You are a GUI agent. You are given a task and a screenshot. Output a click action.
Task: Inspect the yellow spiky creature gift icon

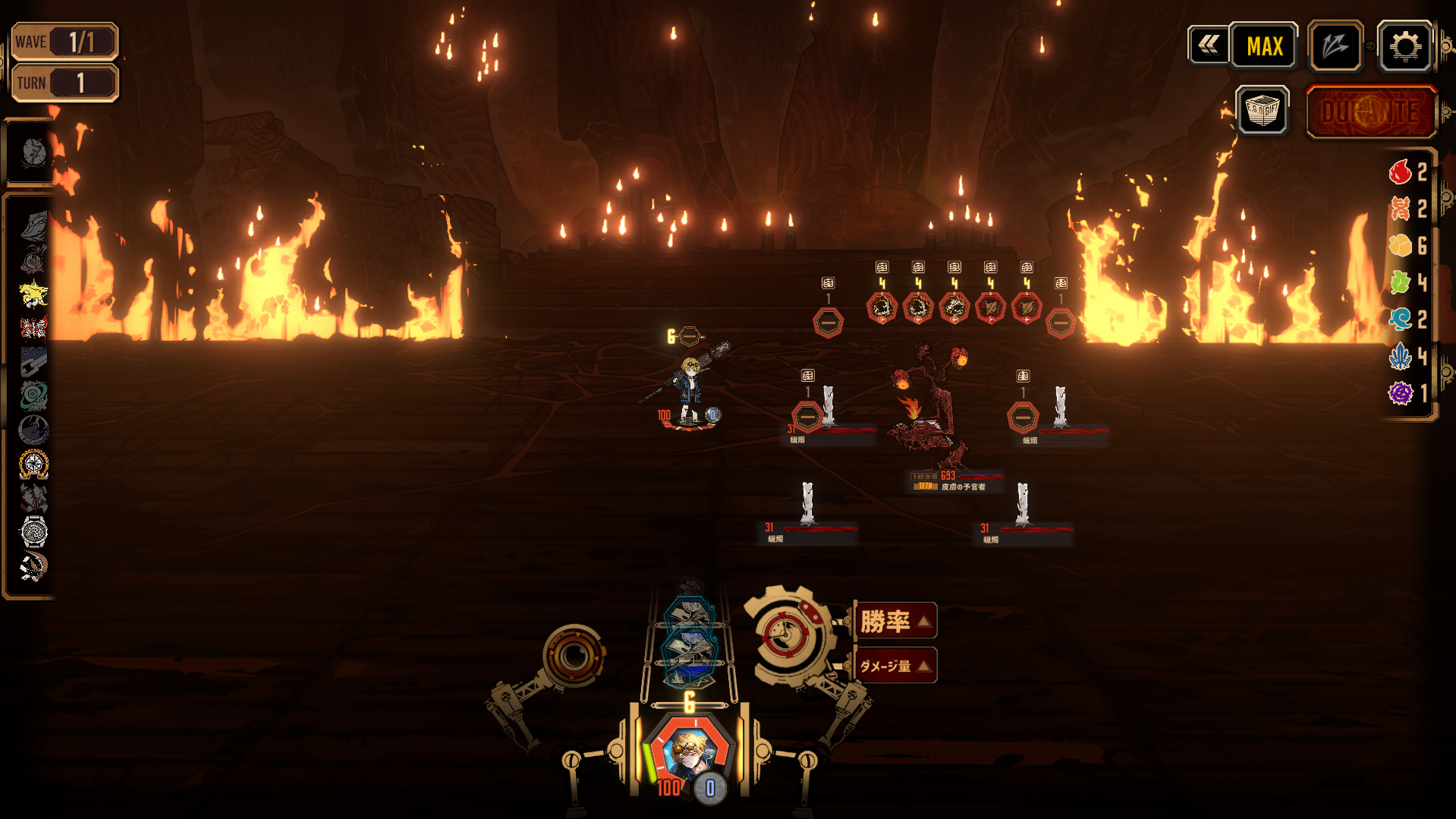[33, 294]
